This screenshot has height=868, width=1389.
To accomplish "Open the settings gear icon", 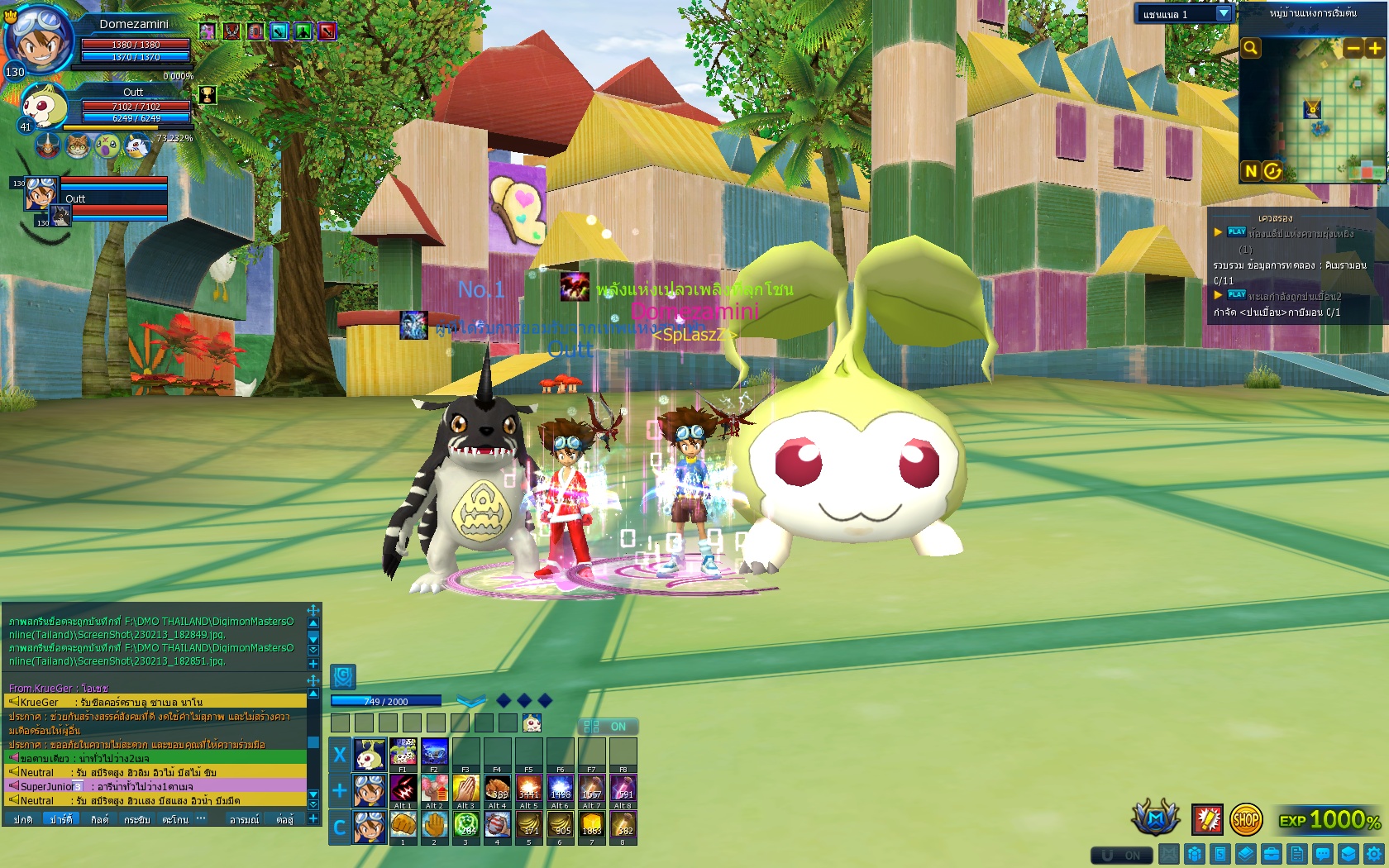I will click(1374, 854).
